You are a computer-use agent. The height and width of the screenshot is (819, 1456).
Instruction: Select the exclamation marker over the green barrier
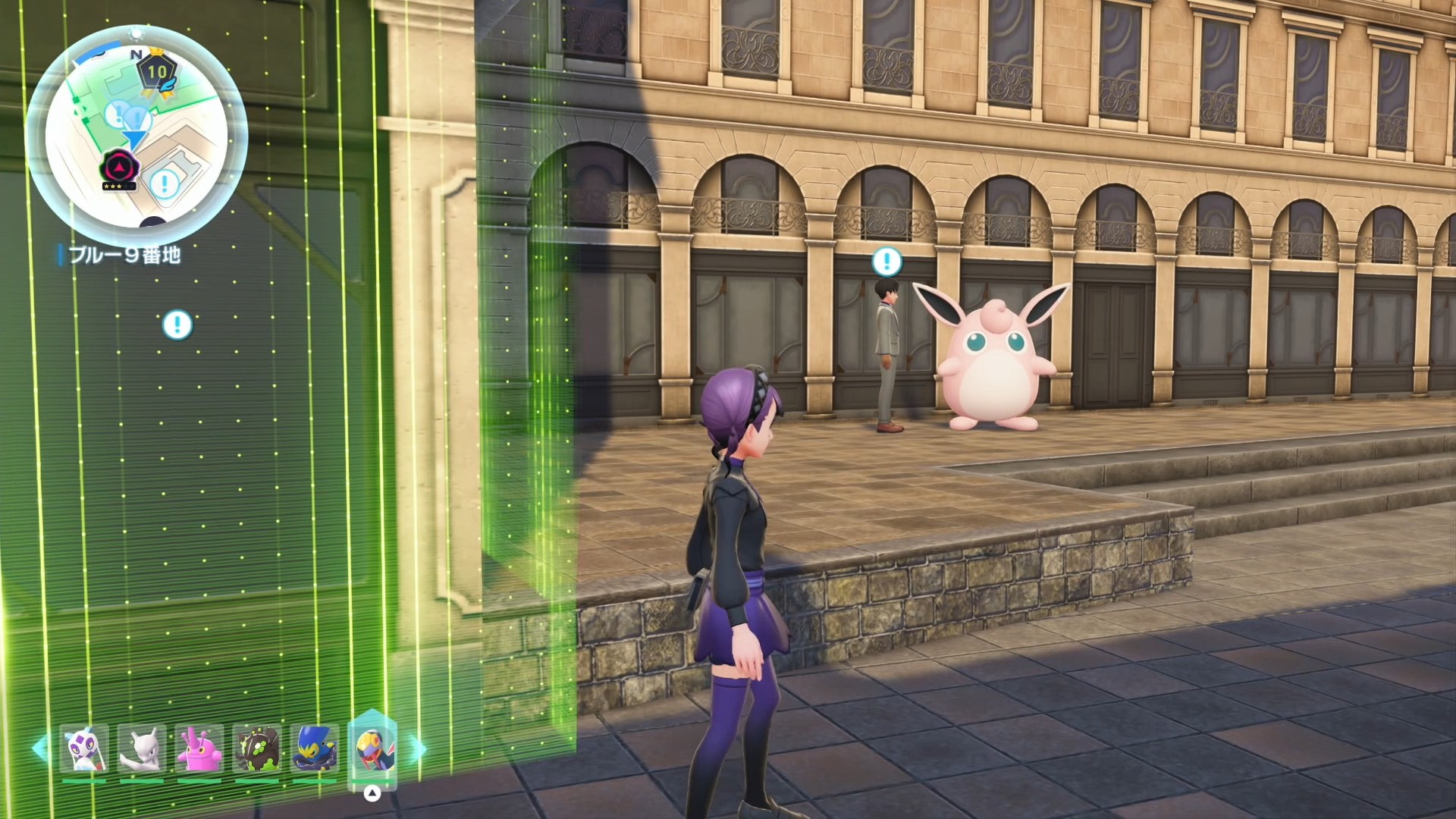(x=177, y=325)
